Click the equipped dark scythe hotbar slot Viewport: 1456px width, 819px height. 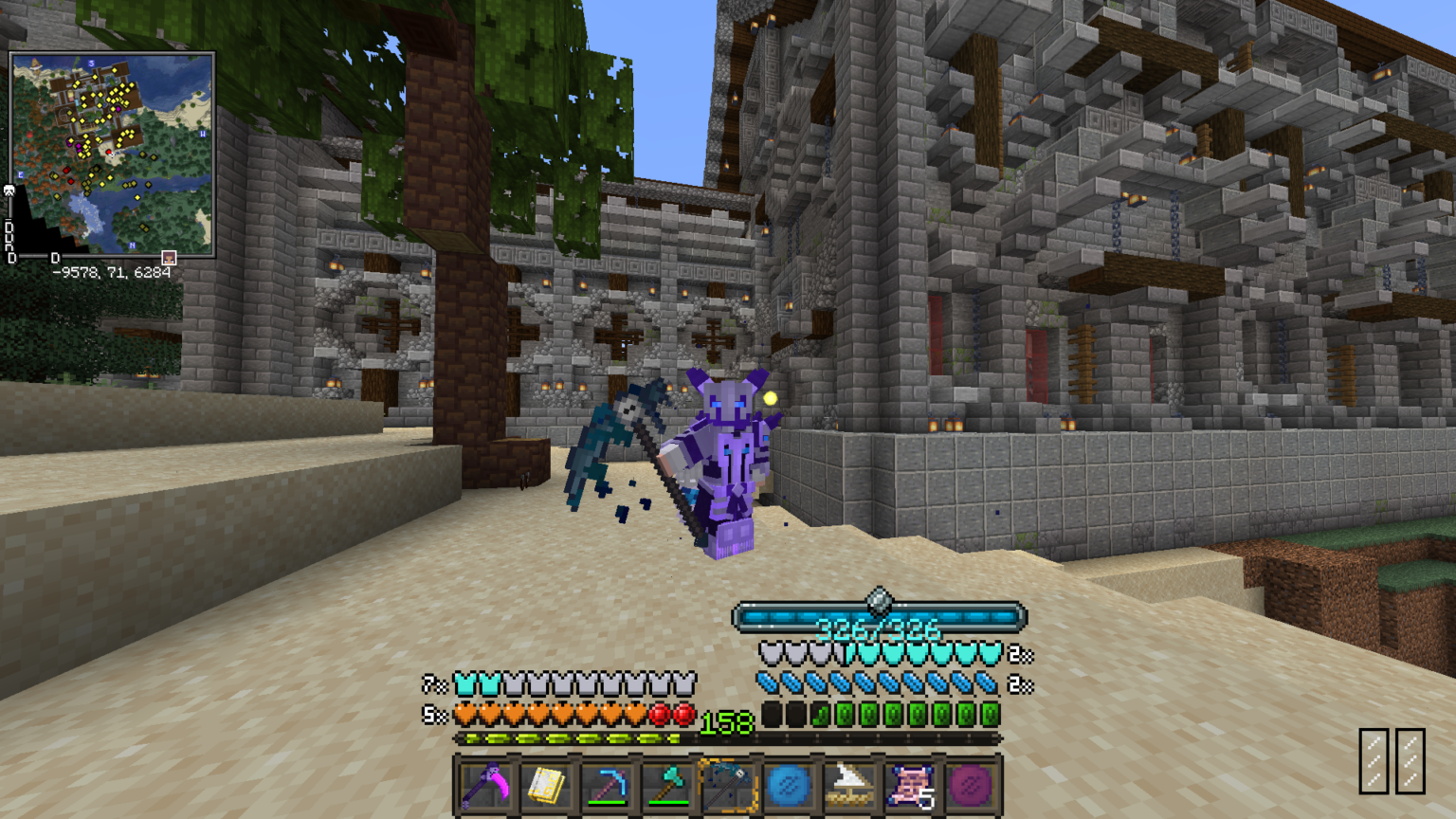coord(728,787)
